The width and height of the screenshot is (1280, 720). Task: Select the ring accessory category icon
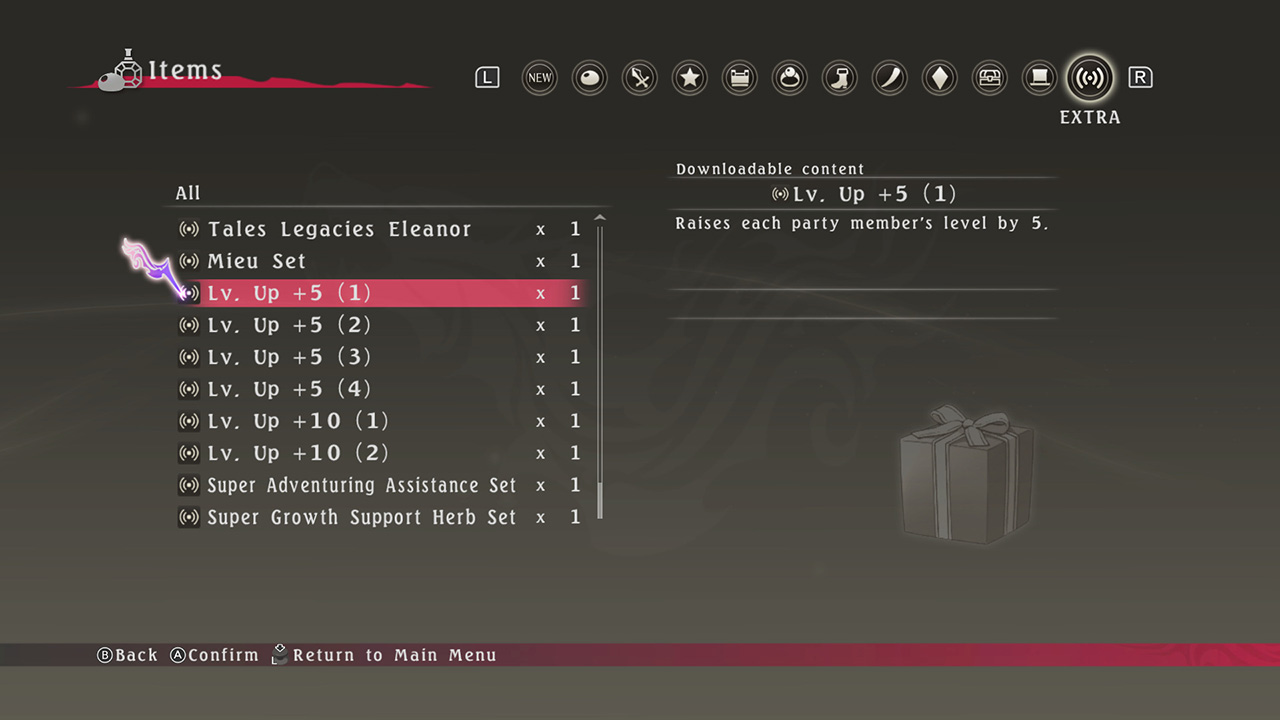(x=789, y=77)
